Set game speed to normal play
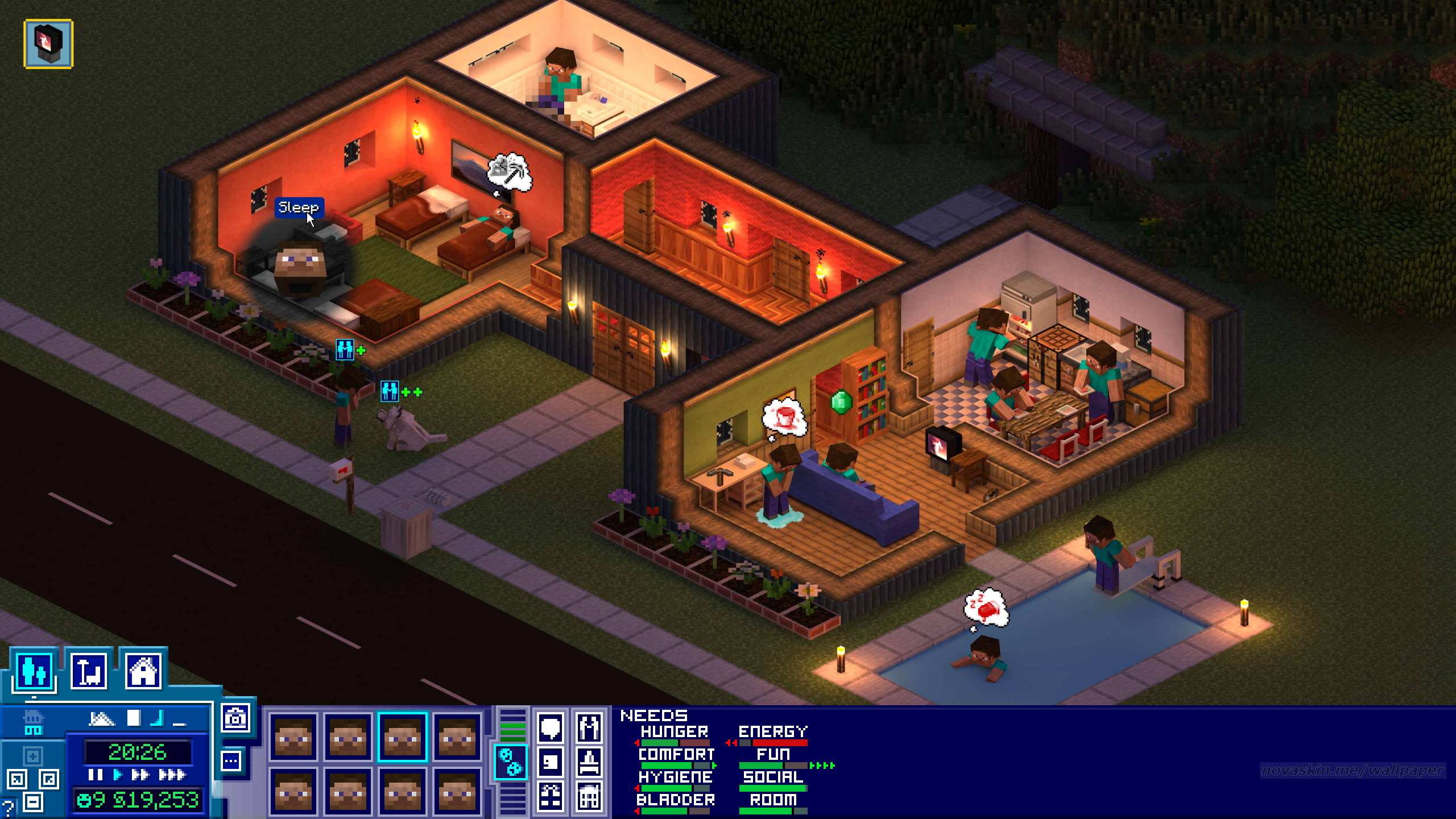This screenshot has width=1456, height=819. tap(118, 775)
